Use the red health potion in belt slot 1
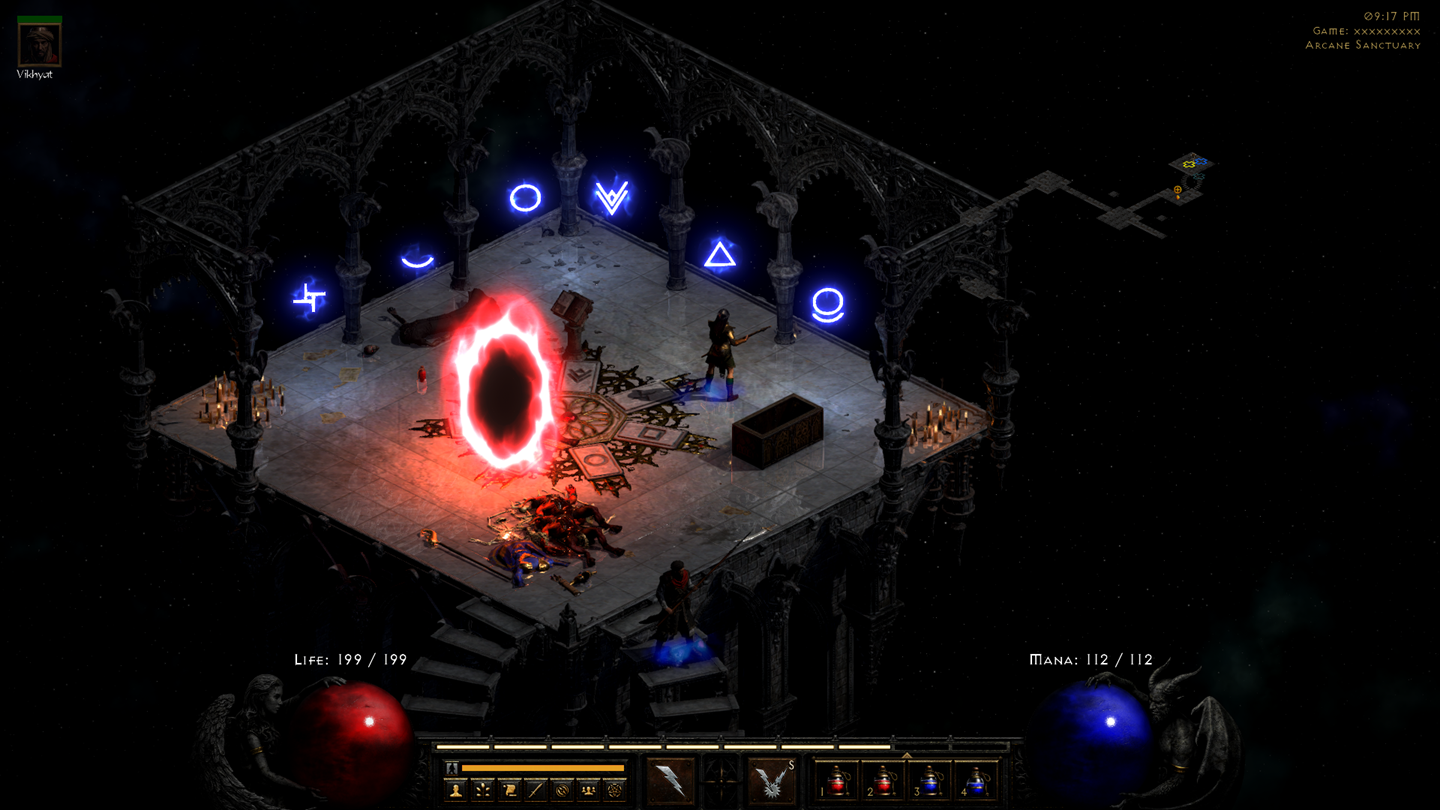The width and height of the screenshot is (1440, 810). pyautogui.click(x=839, y=781)
